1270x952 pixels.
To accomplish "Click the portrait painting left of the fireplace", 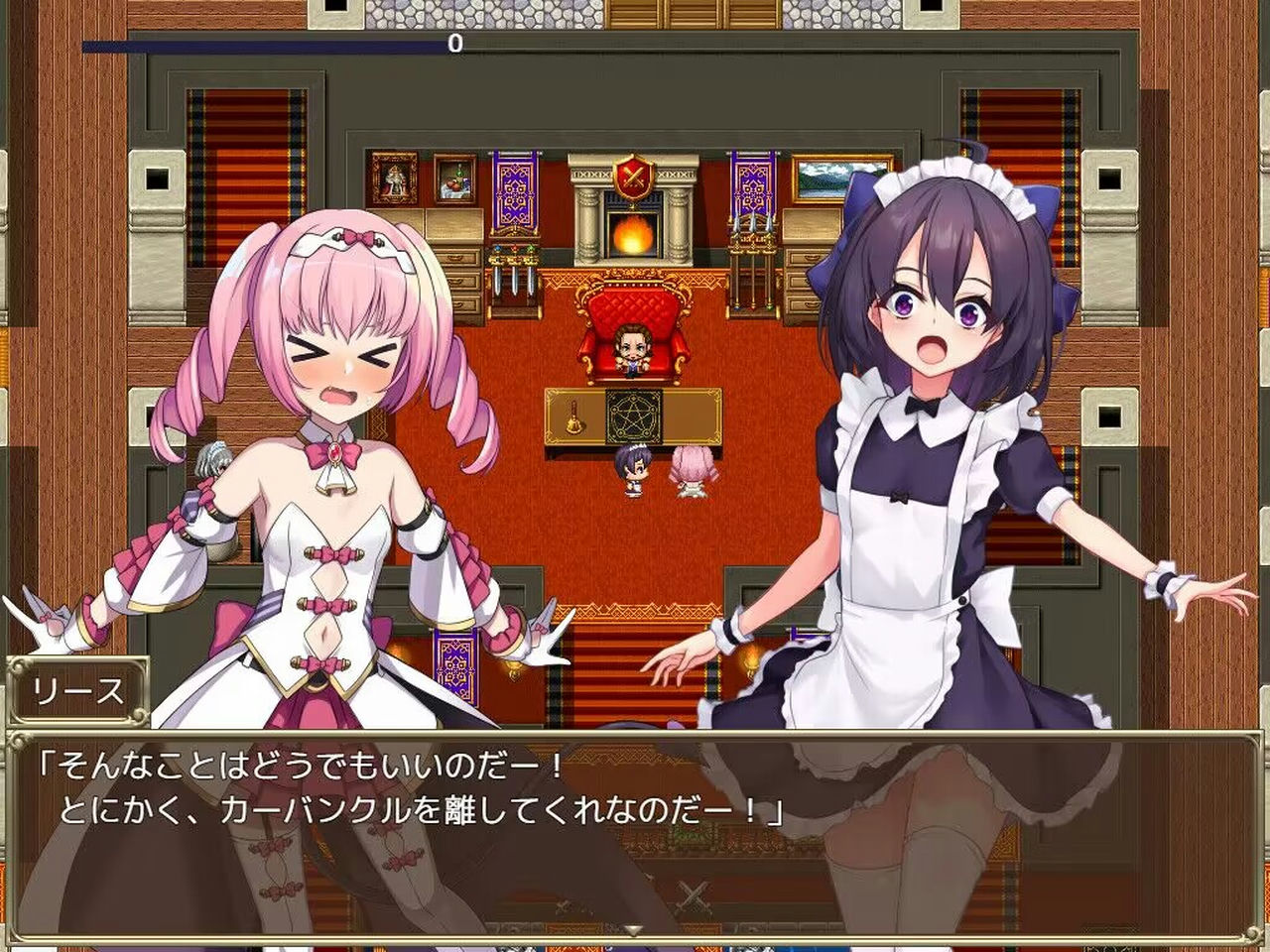I will pyautogui.click(x=393, y=178).
